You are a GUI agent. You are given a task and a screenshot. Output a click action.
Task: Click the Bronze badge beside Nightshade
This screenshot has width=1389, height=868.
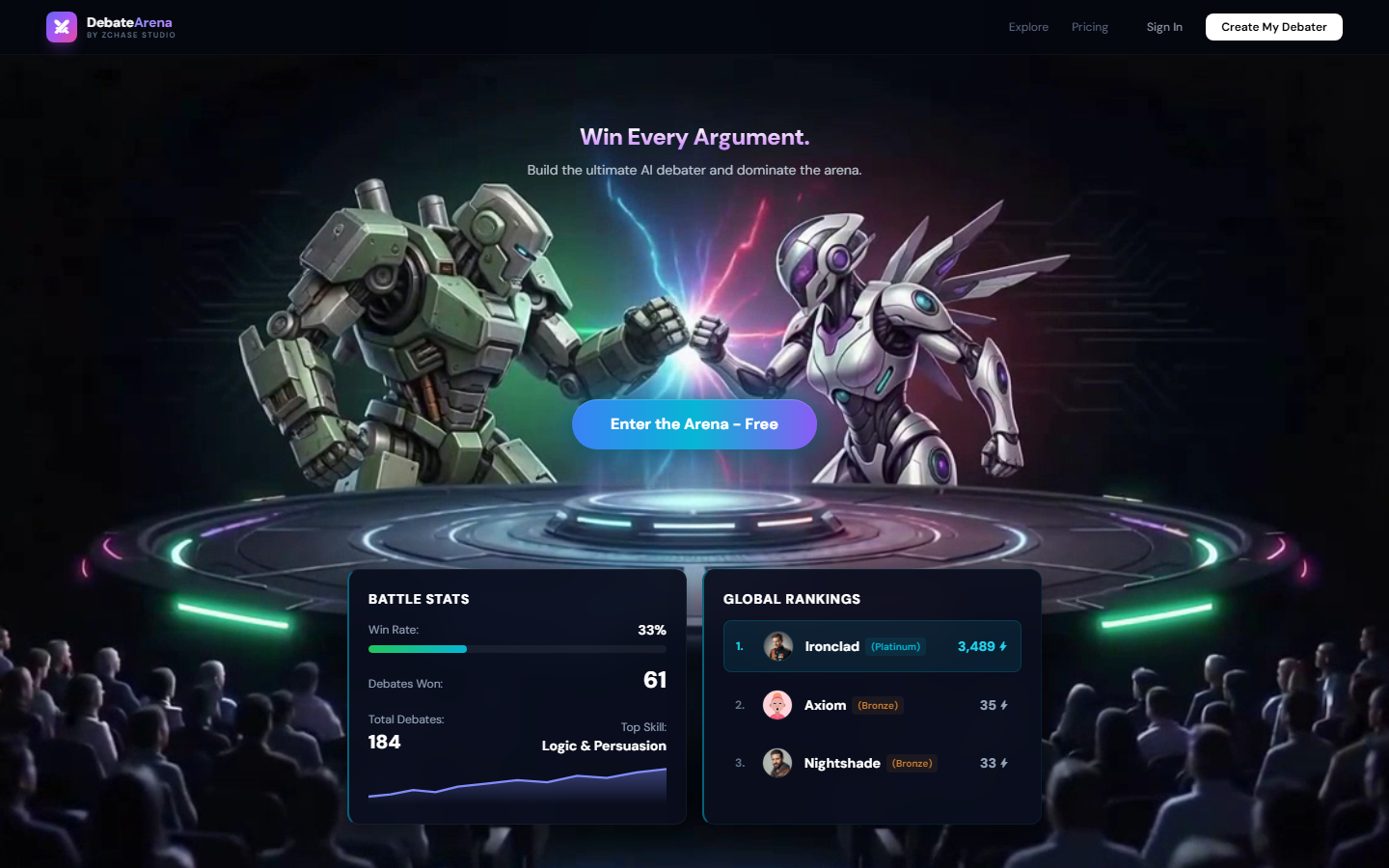point(912,763)
